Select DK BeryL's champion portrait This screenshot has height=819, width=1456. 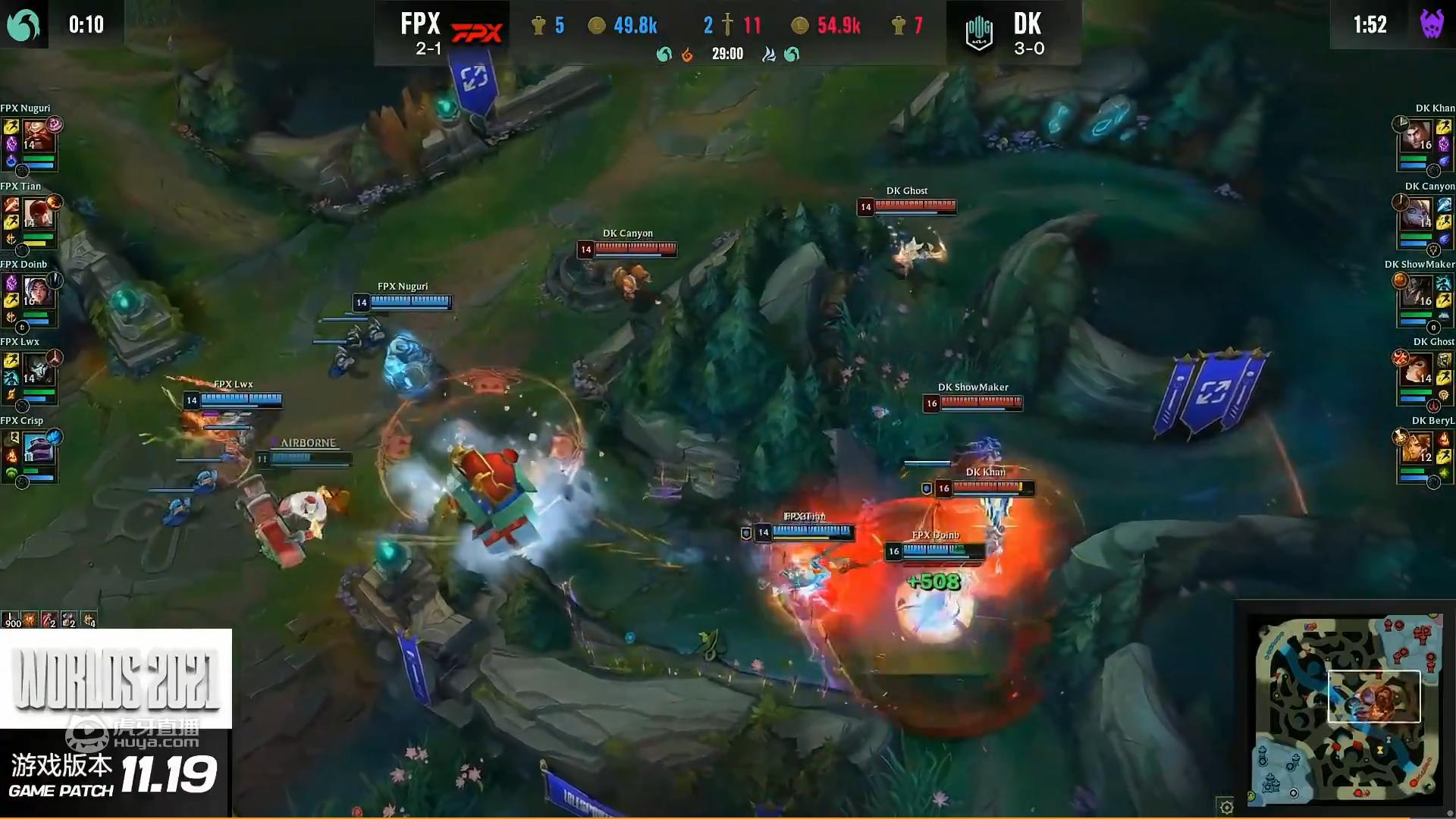coord(1417,450)
